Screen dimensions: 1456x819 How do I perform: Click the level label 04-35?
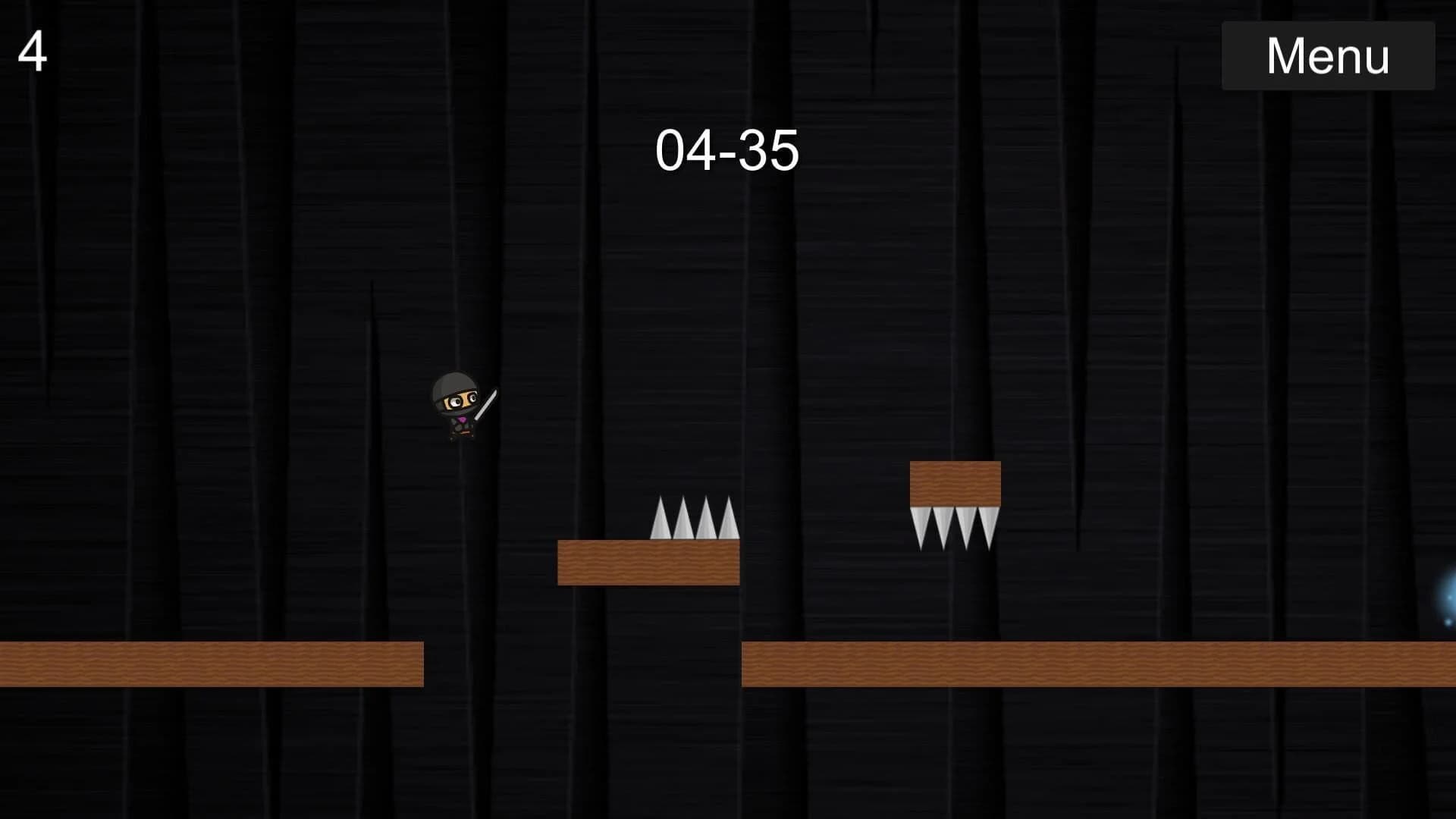(x=730, y=149)
